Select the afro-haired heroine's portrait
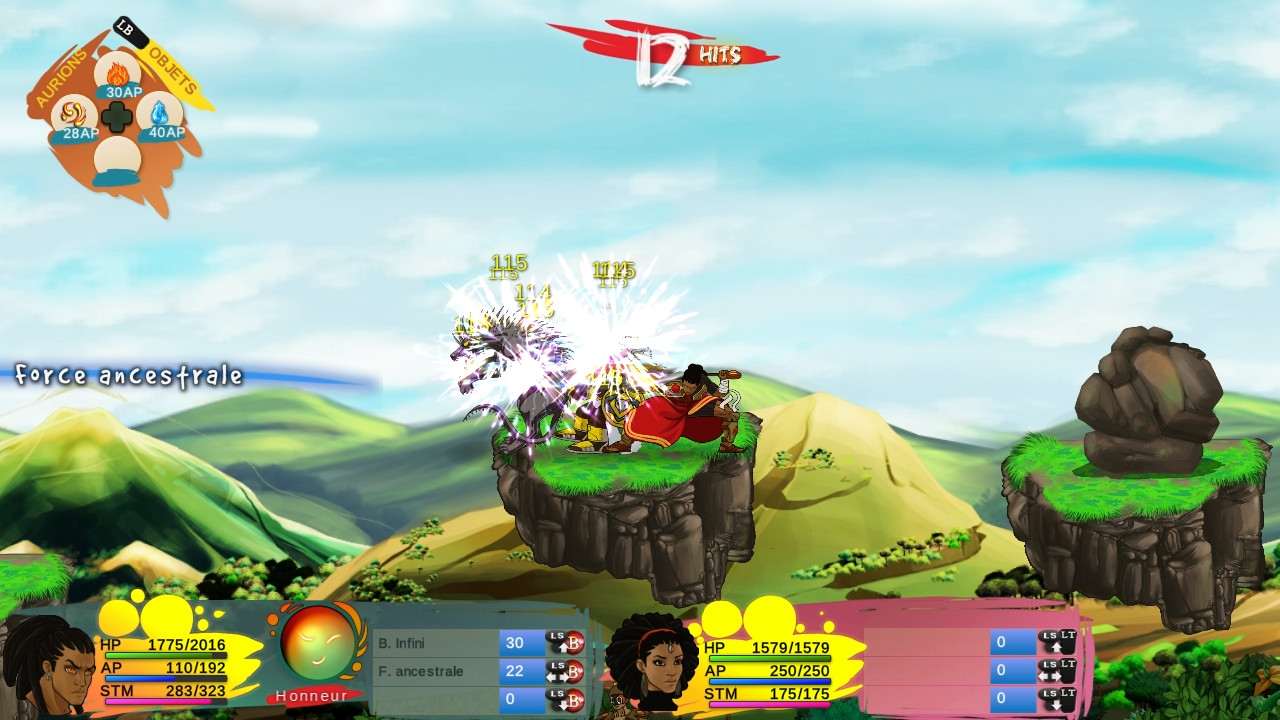 pyautogui.click(x=652, y=663)
